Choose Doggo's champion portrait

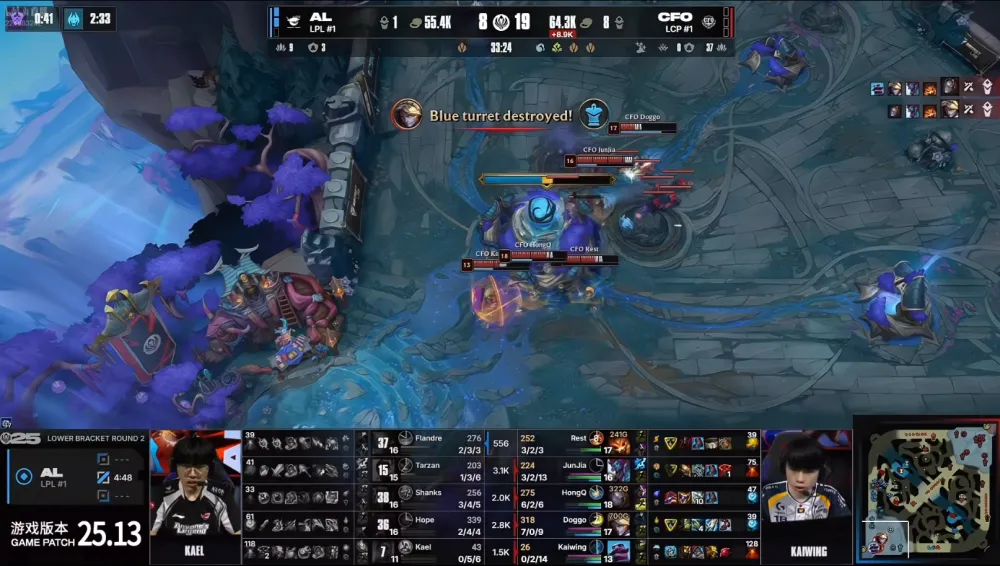pos(618,525)
